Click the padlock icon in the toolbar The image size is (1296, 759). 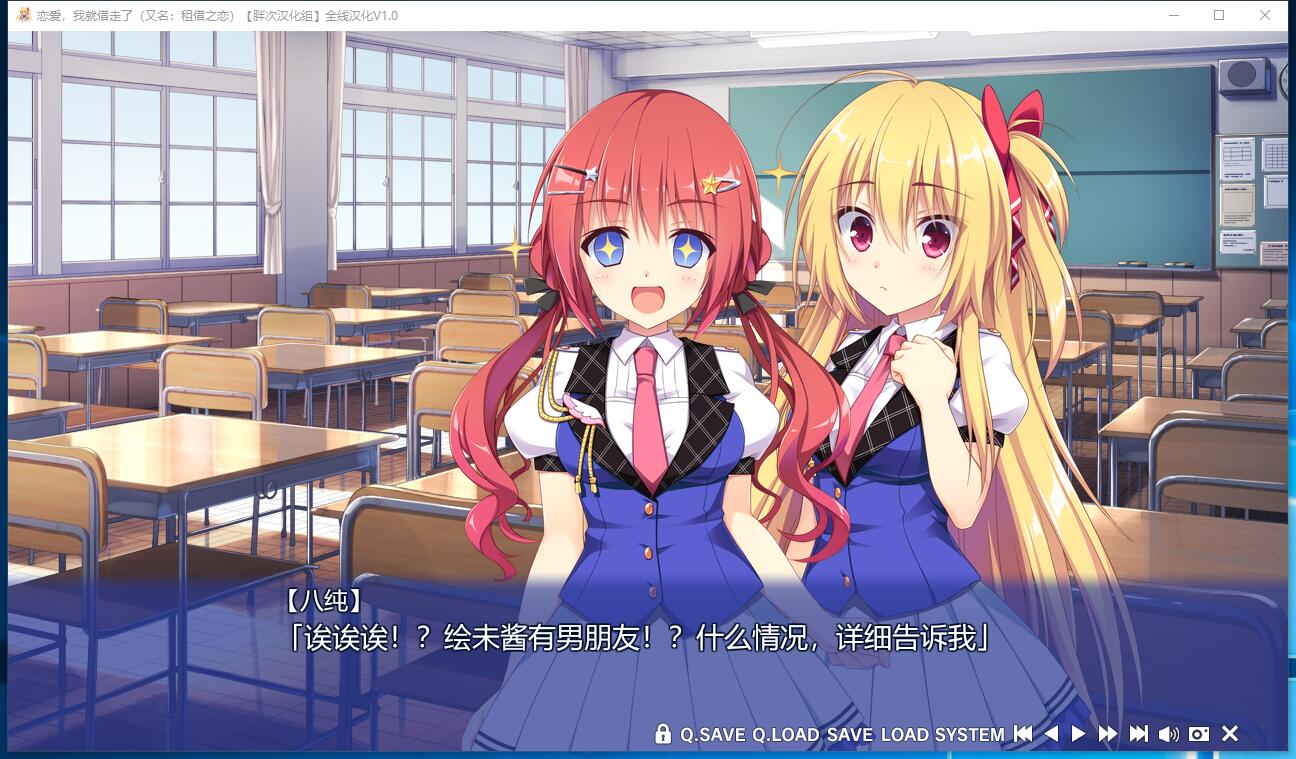click(662, 734)
